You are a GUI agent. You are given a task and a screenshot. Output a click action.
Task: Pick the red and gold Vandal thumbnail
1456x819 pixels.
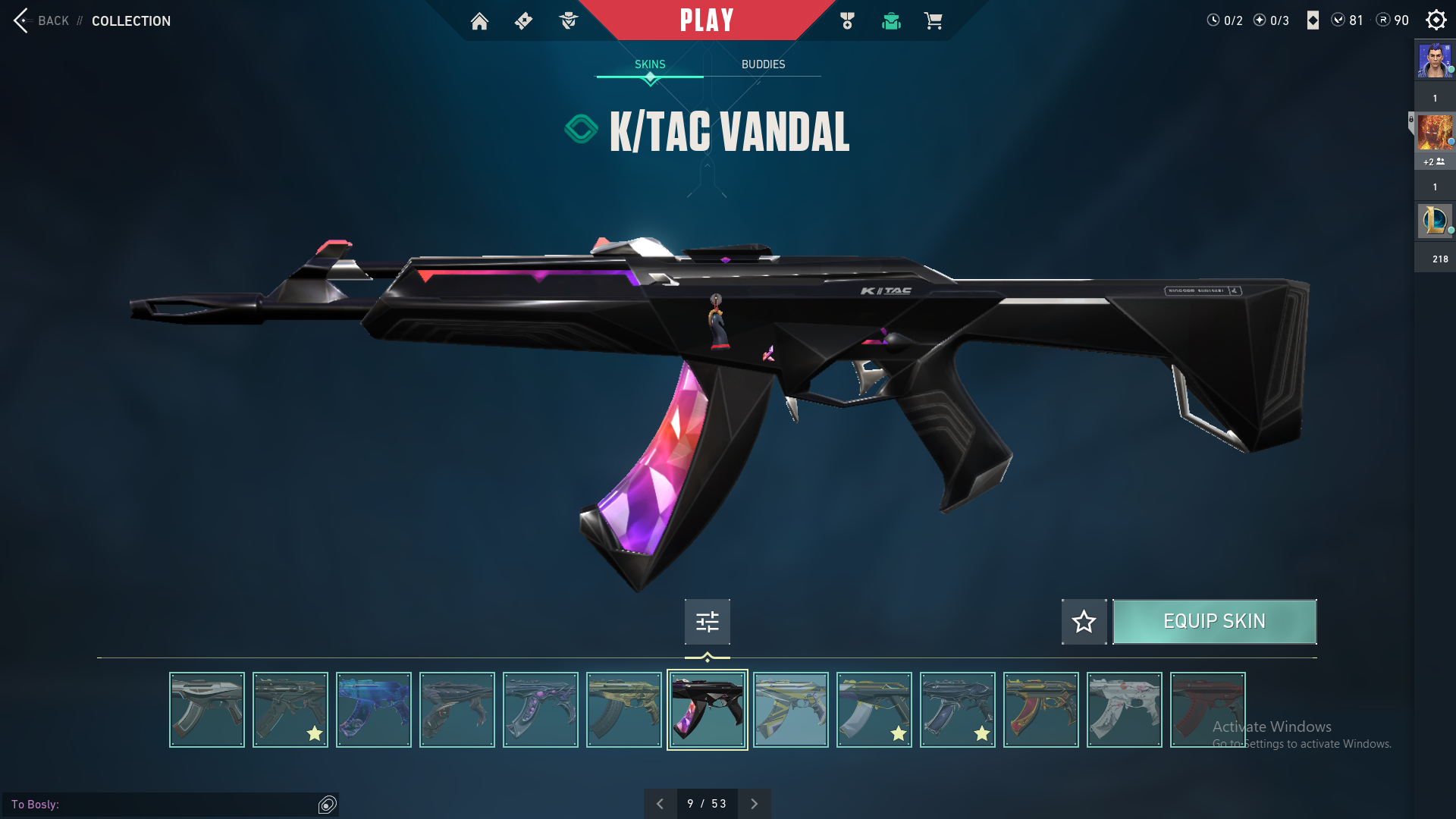(1041, 710)
